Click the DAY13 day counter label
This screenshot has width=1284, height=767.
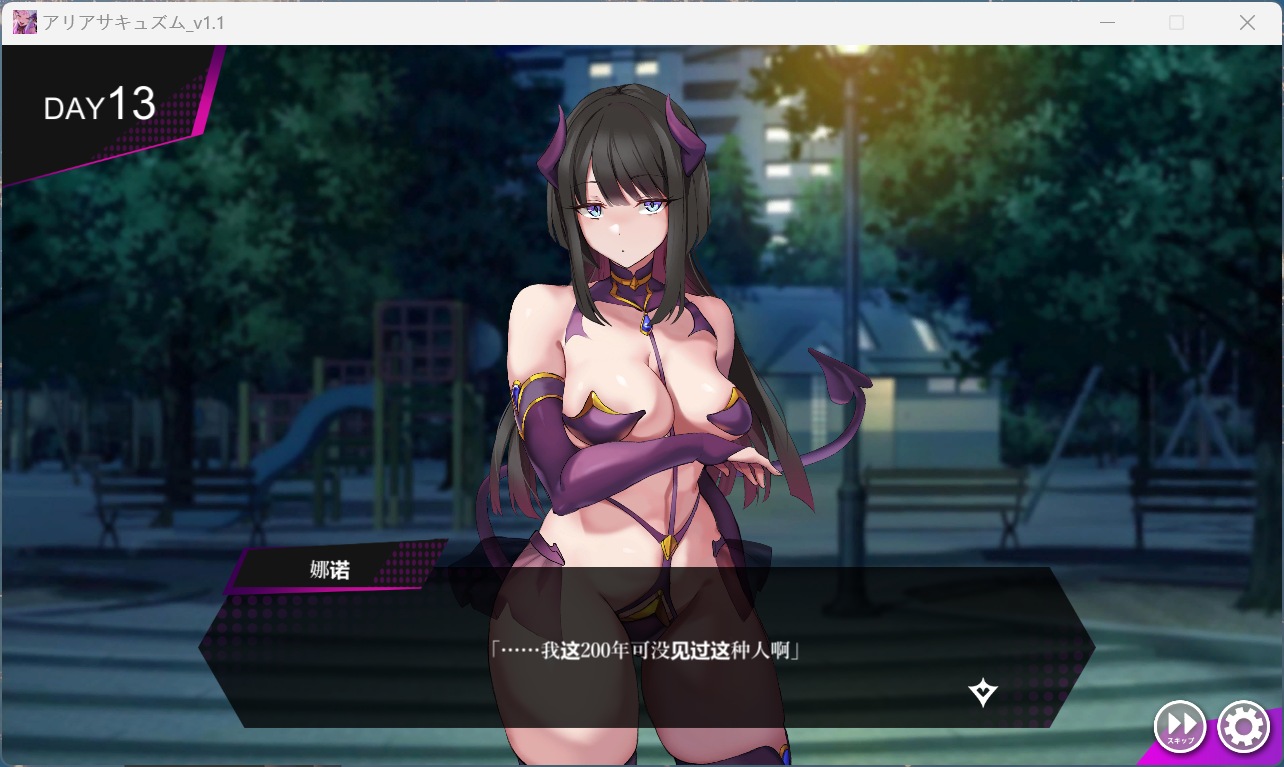point(100,105)
